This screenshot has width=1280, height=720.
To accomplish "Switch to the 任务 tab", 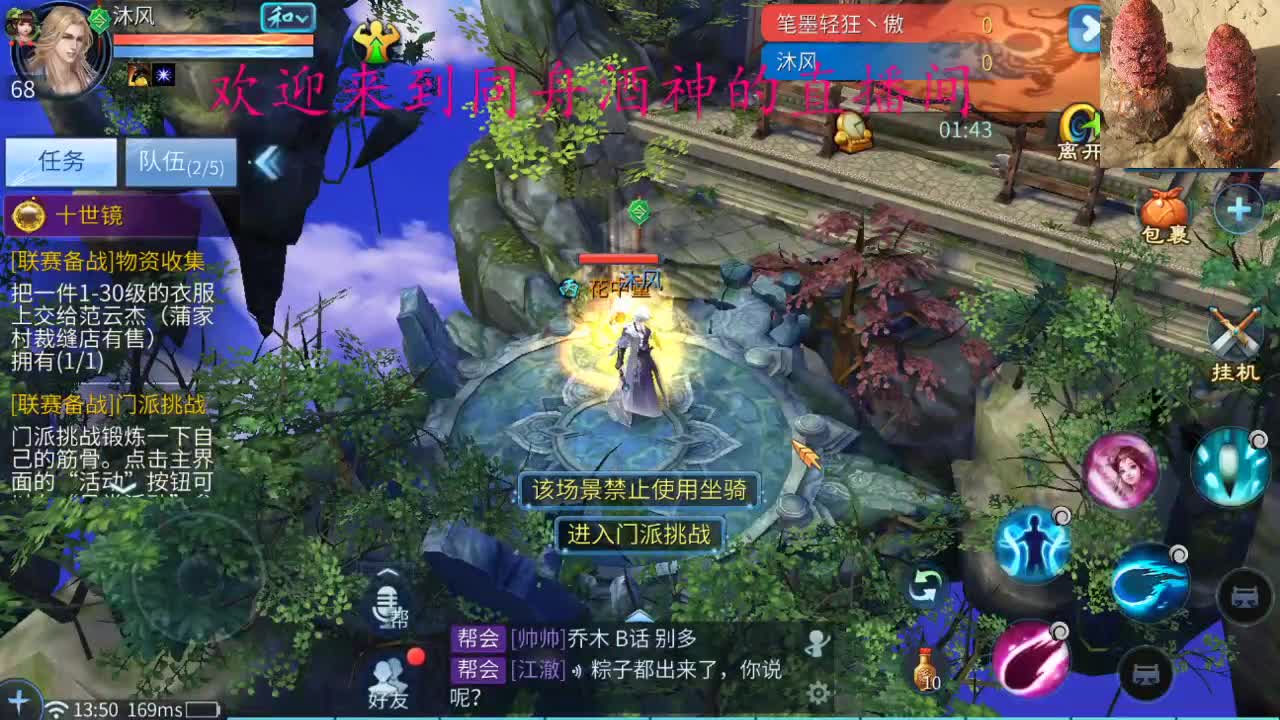I will (62, 161).
